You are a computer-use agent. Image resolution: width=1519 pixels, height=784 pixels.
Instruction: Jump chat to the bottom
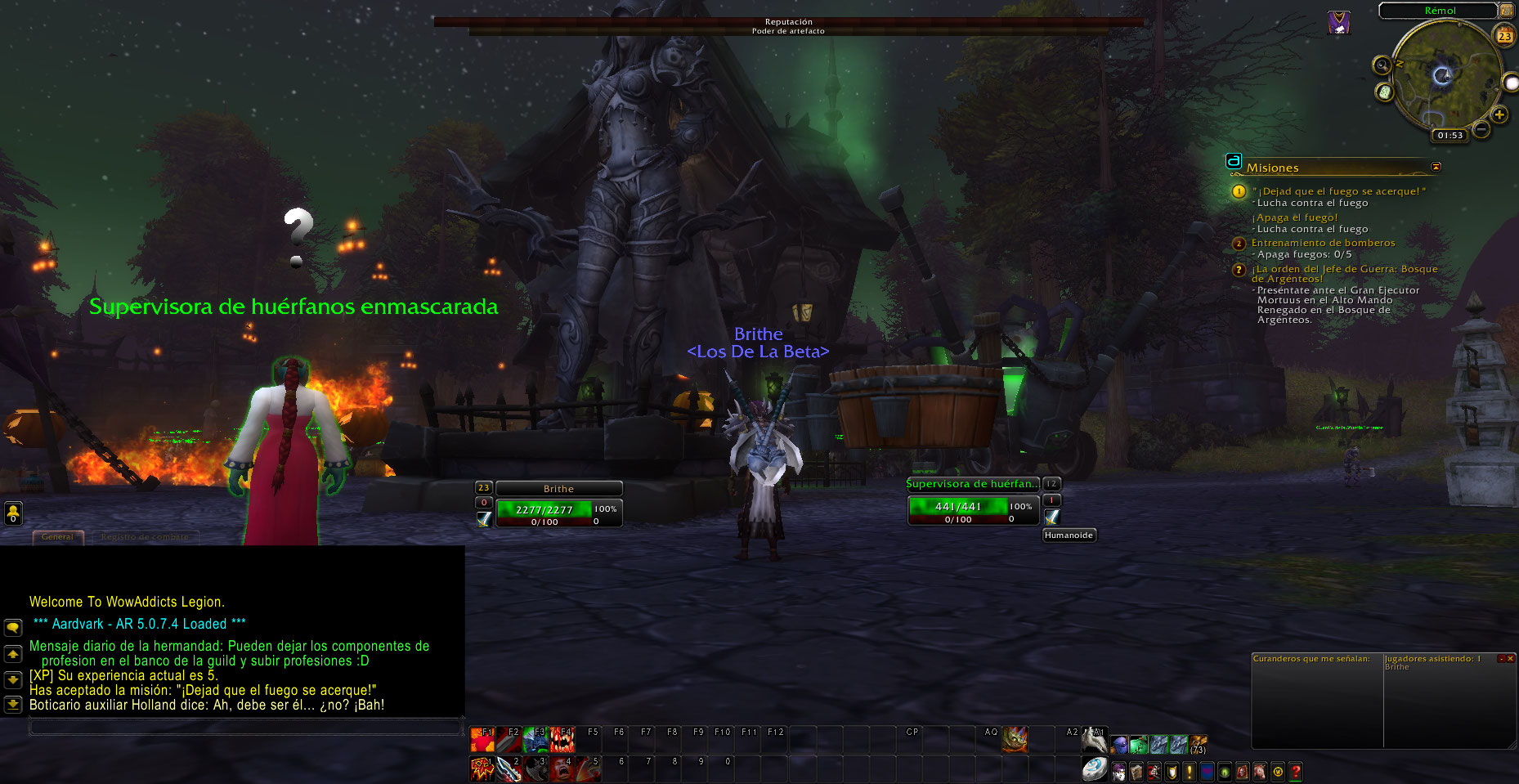13,704
